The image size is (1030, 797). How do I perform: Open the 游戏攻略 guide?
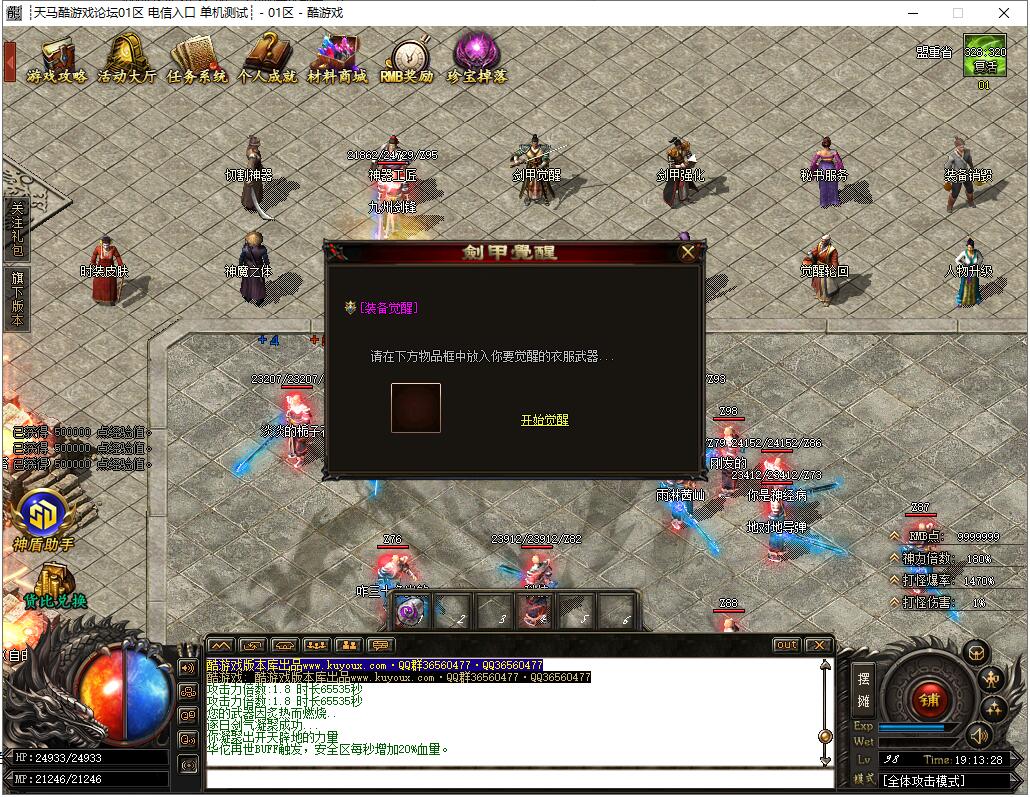(x=57, y=60)
